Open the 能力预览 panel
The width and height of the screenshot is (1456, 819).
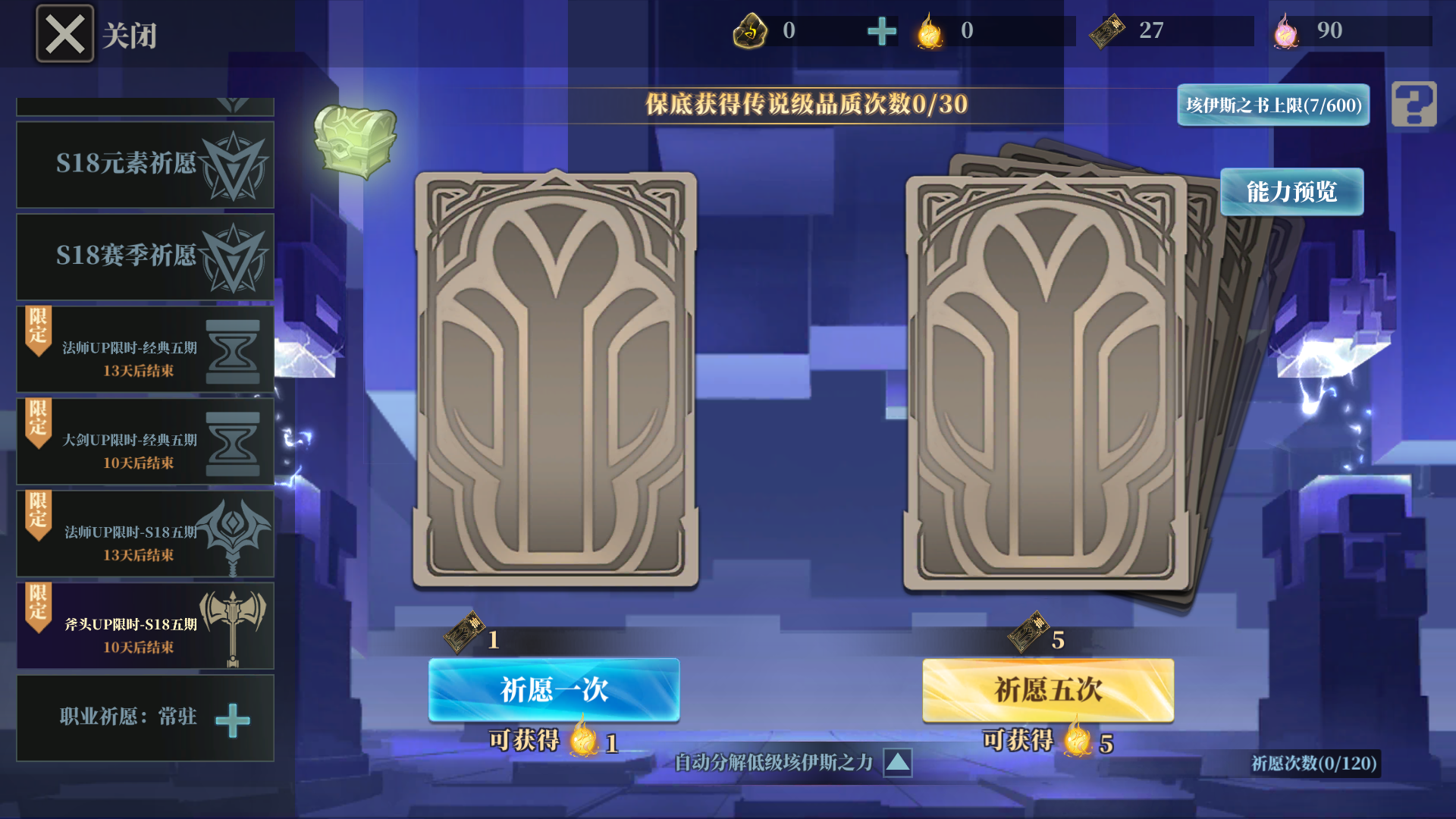coord(1292,192)
